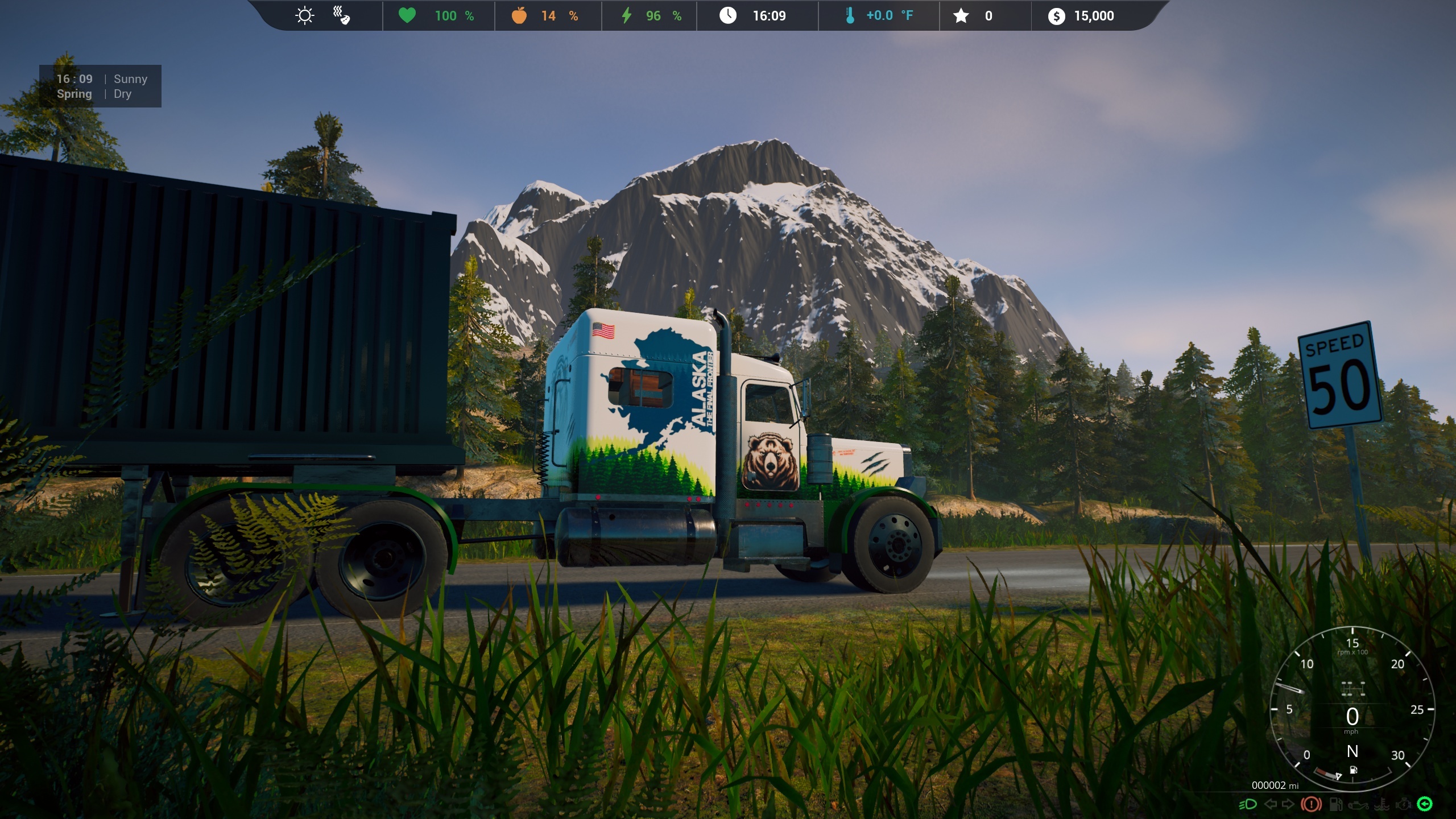Viewport: 1456px width, 819px height.
Task: Click the green headlights indicator icon
Action: pos(1248,804)
